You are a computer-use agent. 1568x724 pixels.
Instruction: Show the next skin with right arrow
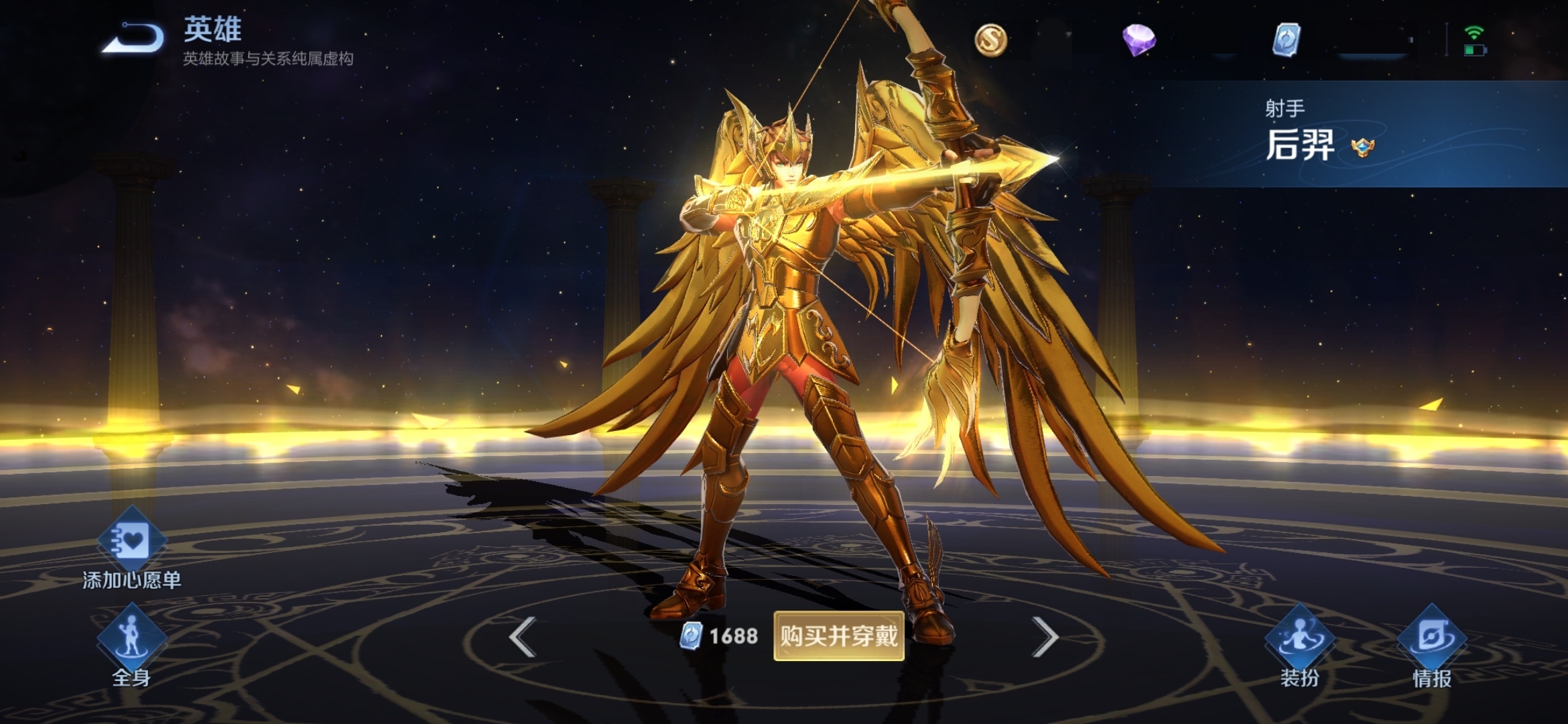[x=1045, y=636]
